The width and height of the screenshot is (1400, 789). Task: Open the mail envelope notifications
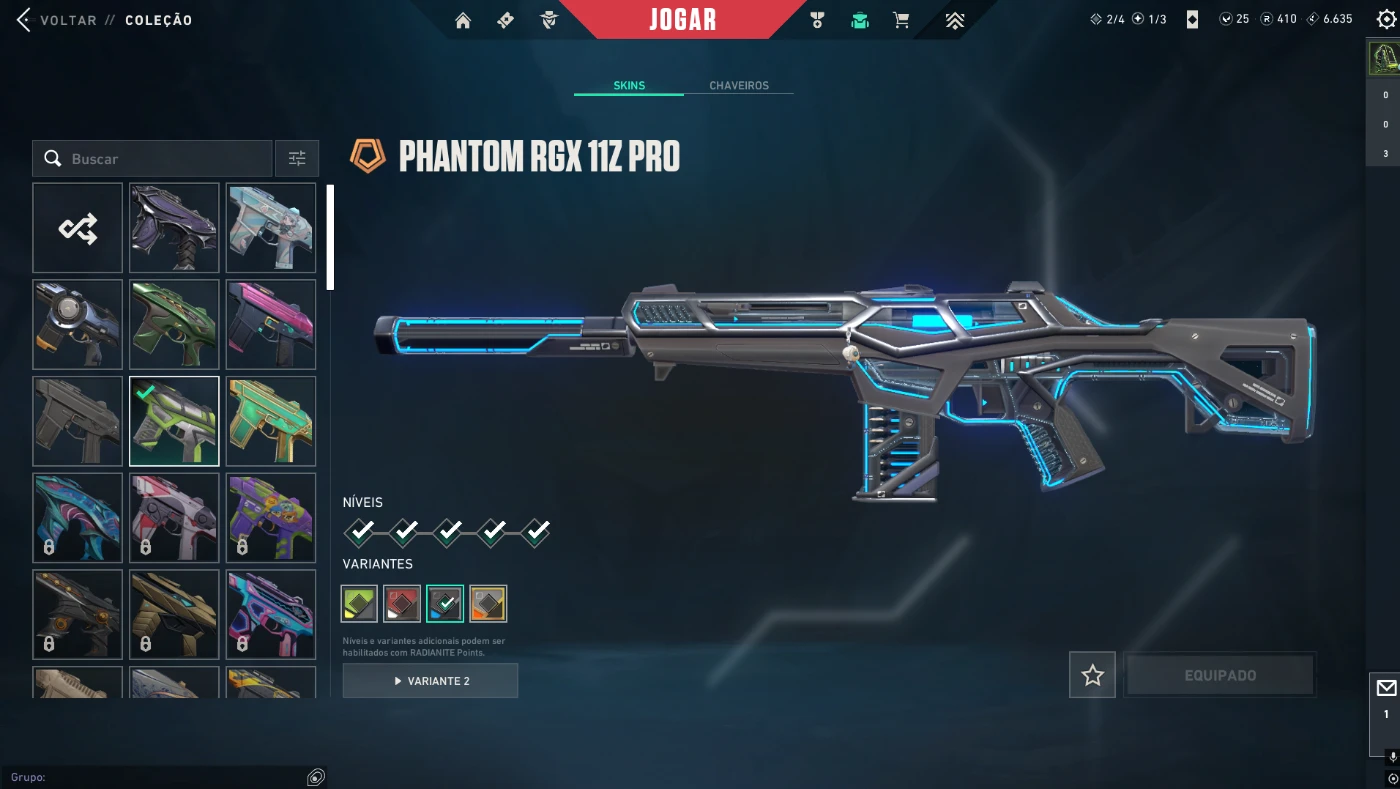pos(1386,688)
